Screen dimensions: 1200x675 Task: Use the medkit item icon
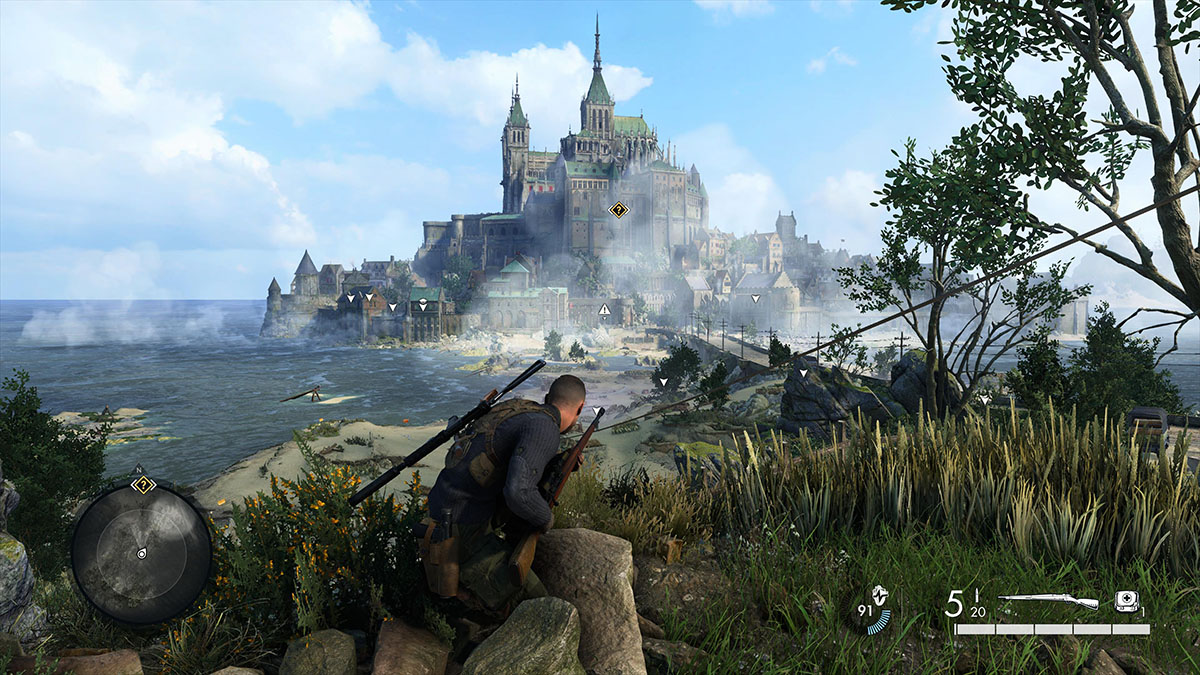(x=1126, y=601)
